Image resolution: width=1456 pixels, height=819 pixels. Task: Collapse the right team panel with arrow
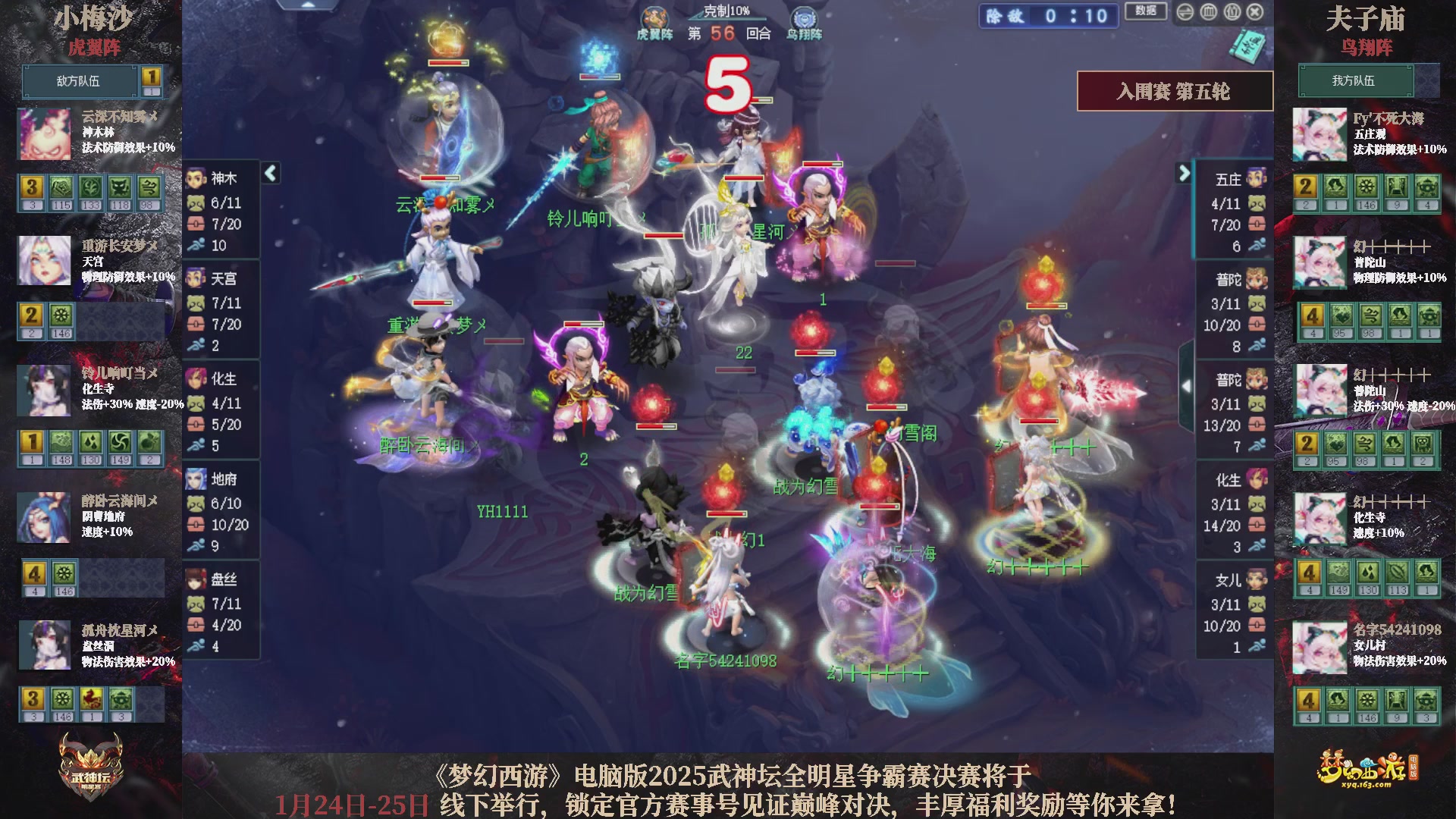click(x=1185, y=173)
